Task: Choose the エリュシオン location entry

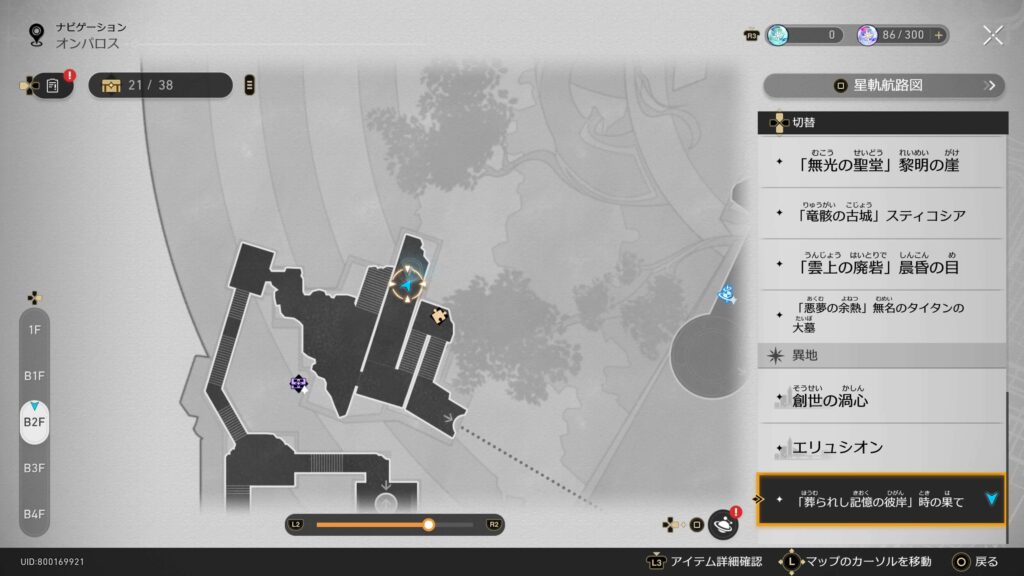Action: (x=880, y=447)
